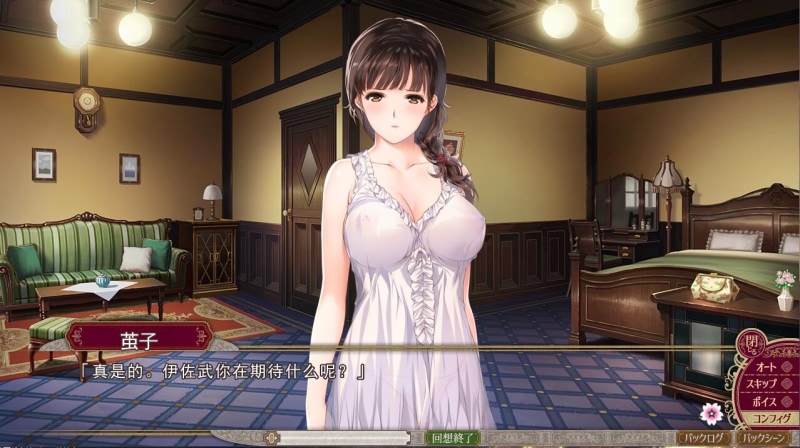This screenshot has width=800, height=448.
Task: End the recollection with 回想終了
Action: (x=452, y=438)
